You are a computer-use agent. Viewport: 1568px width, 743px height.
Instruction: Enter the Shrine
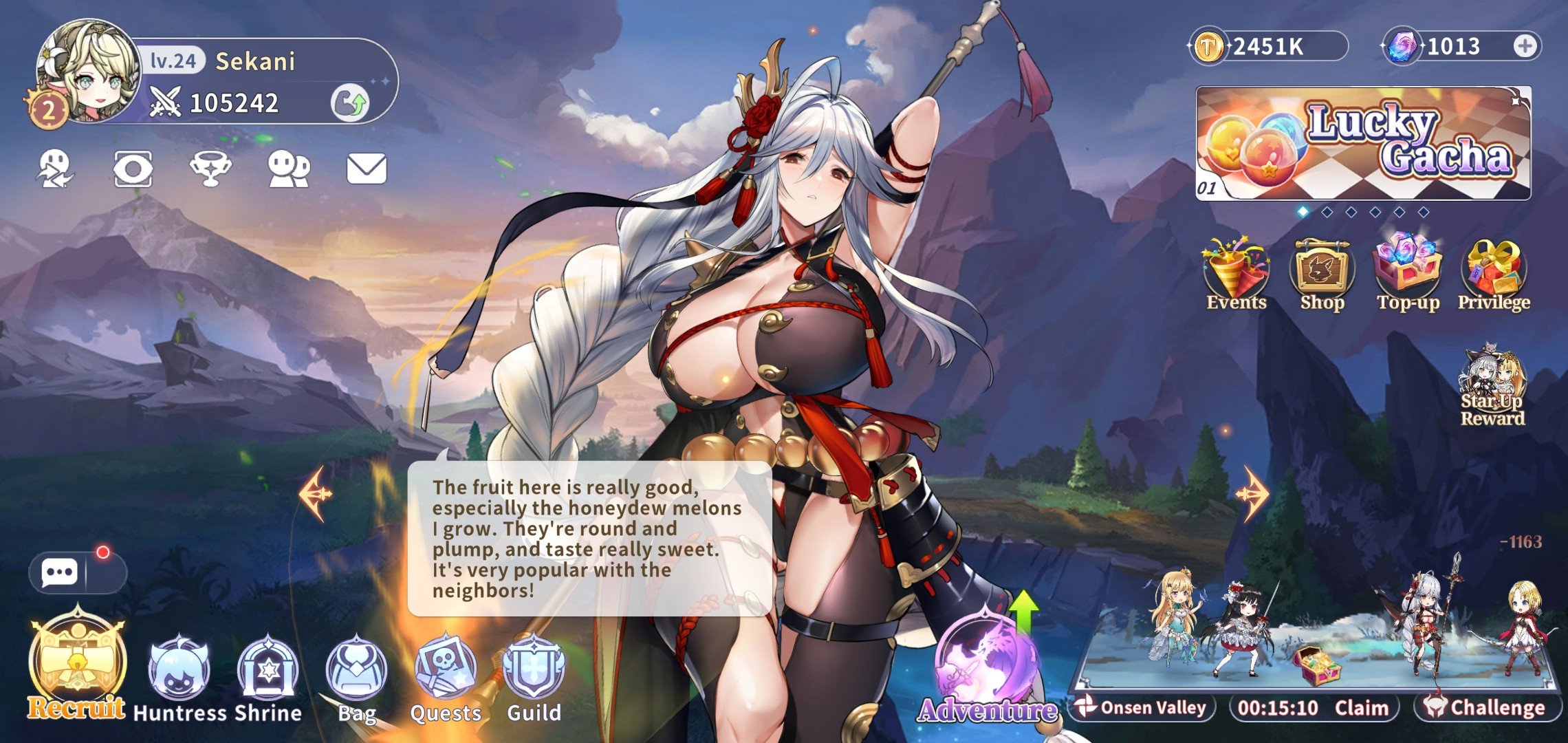(268, 678)
